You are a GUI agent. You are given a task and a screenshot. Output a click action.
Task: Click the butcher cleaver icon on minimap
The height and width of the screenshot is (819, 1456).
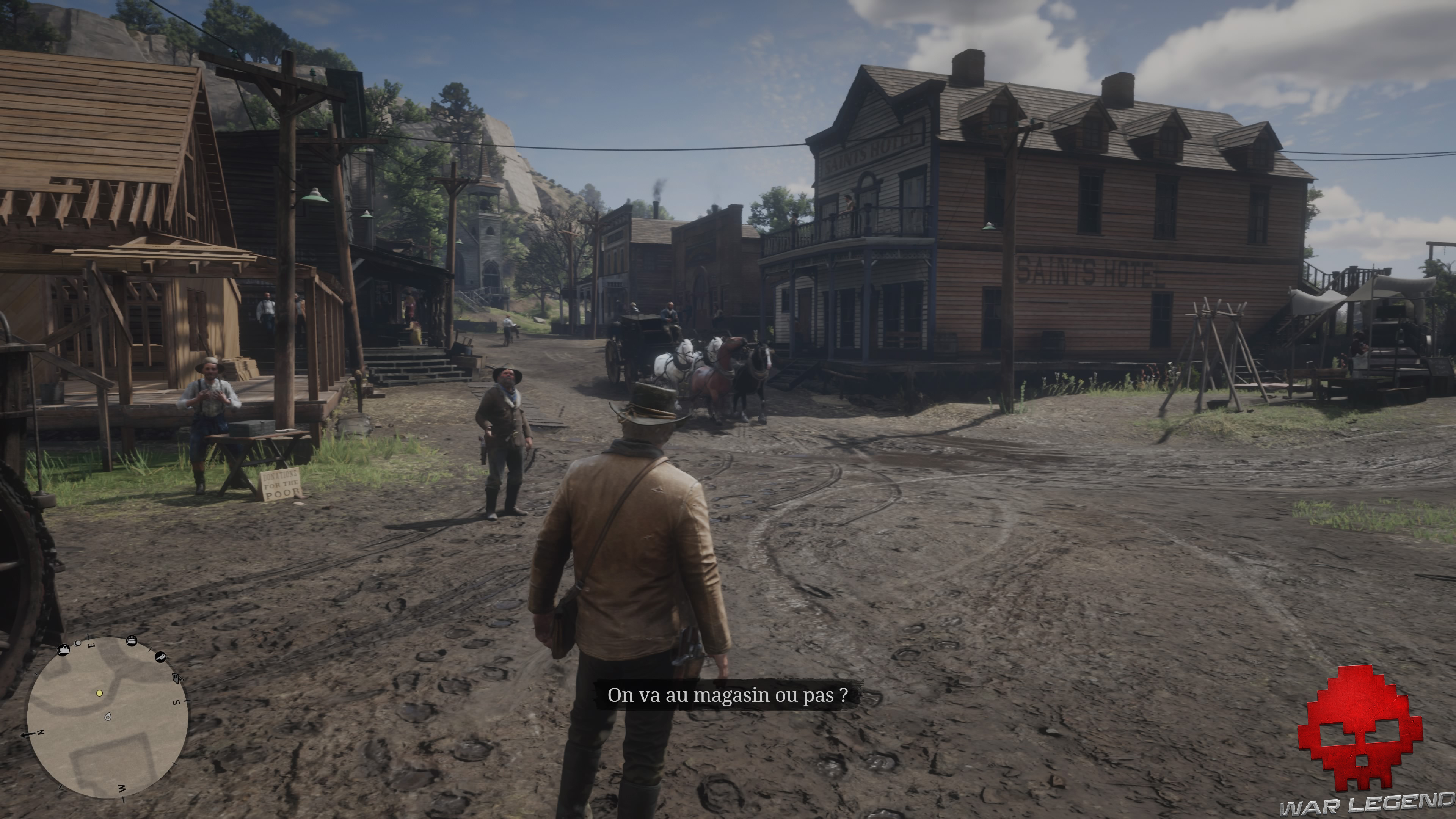pos(162,657)
